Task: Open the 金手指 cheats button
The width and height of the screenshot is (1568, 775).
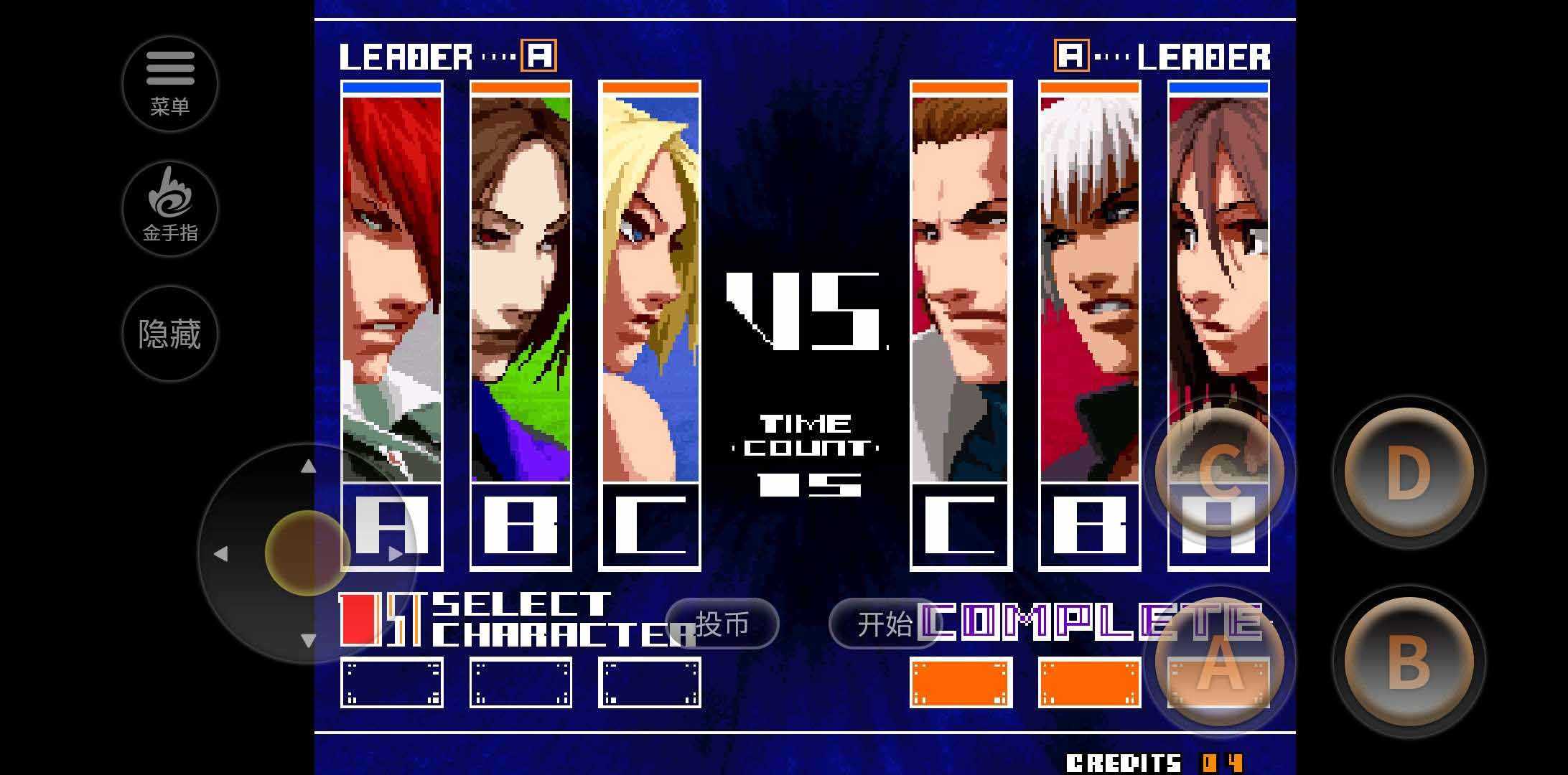Action: (170, 208)
